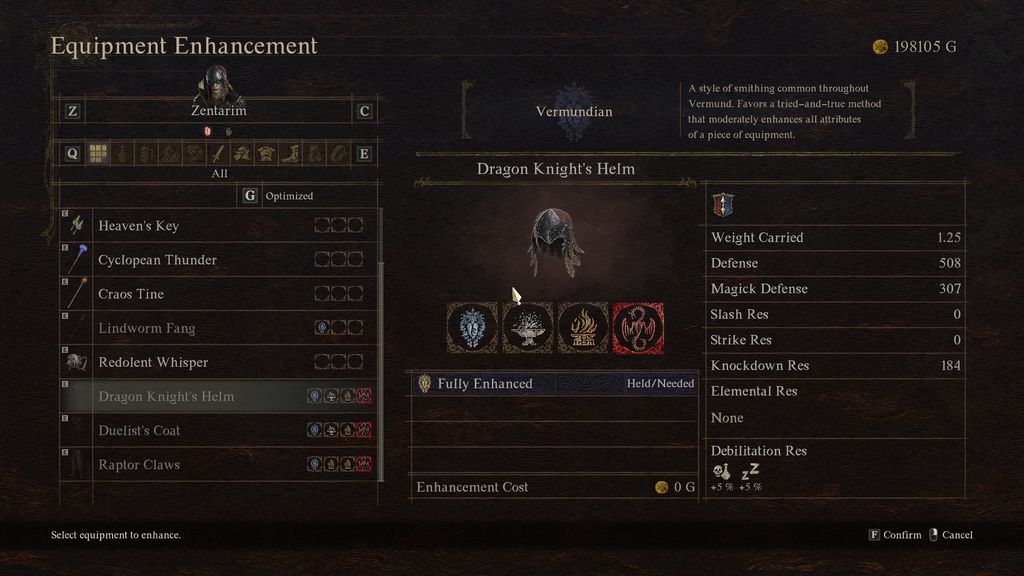Pick the red dragon Wyrmfire enhancement icon

click(x=638, y=327)
